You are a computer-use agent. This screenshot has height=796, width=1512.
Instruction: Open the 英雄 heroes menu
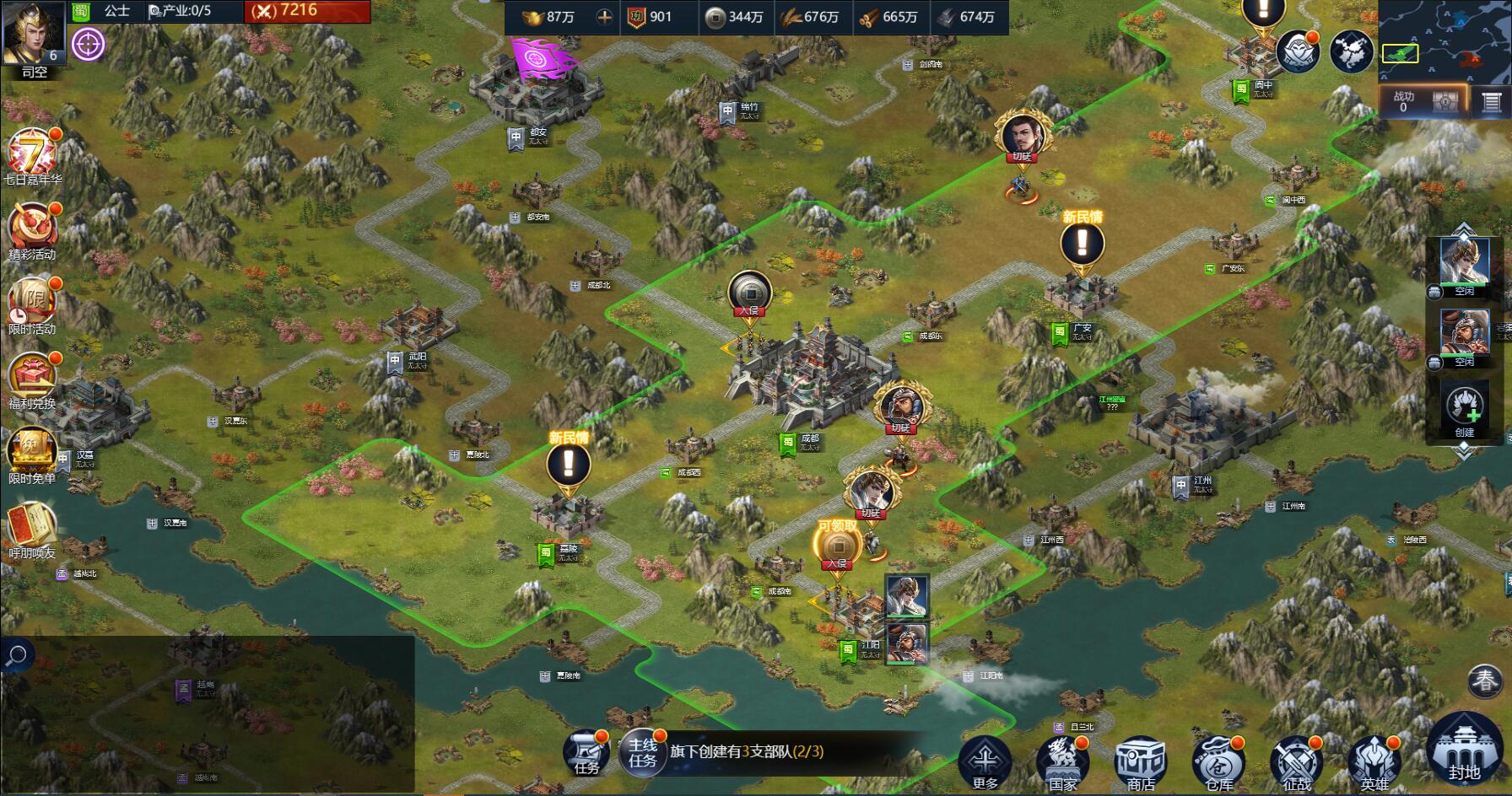pyautogui.click(x=1374, y=761)
